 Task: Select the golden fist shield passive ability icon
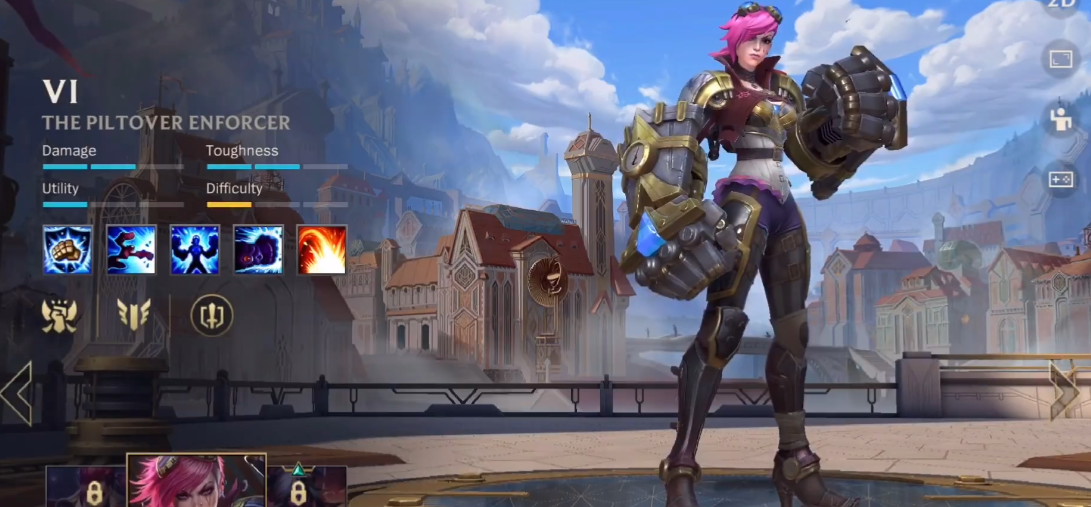pyautogui.click(x=68, y=249)
